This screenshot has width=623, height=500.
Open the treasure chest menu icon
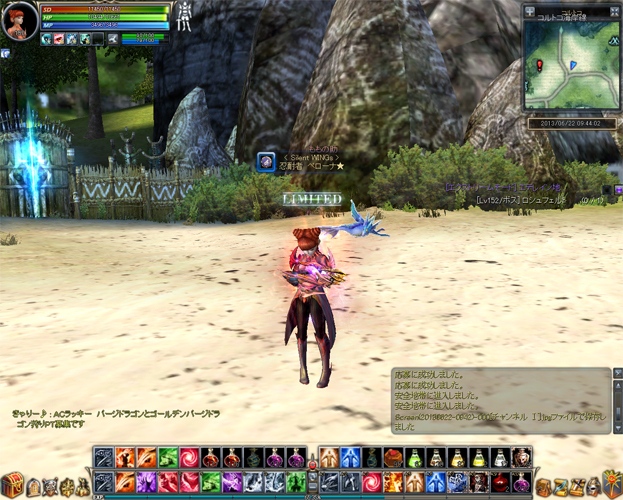coord(13,484)
